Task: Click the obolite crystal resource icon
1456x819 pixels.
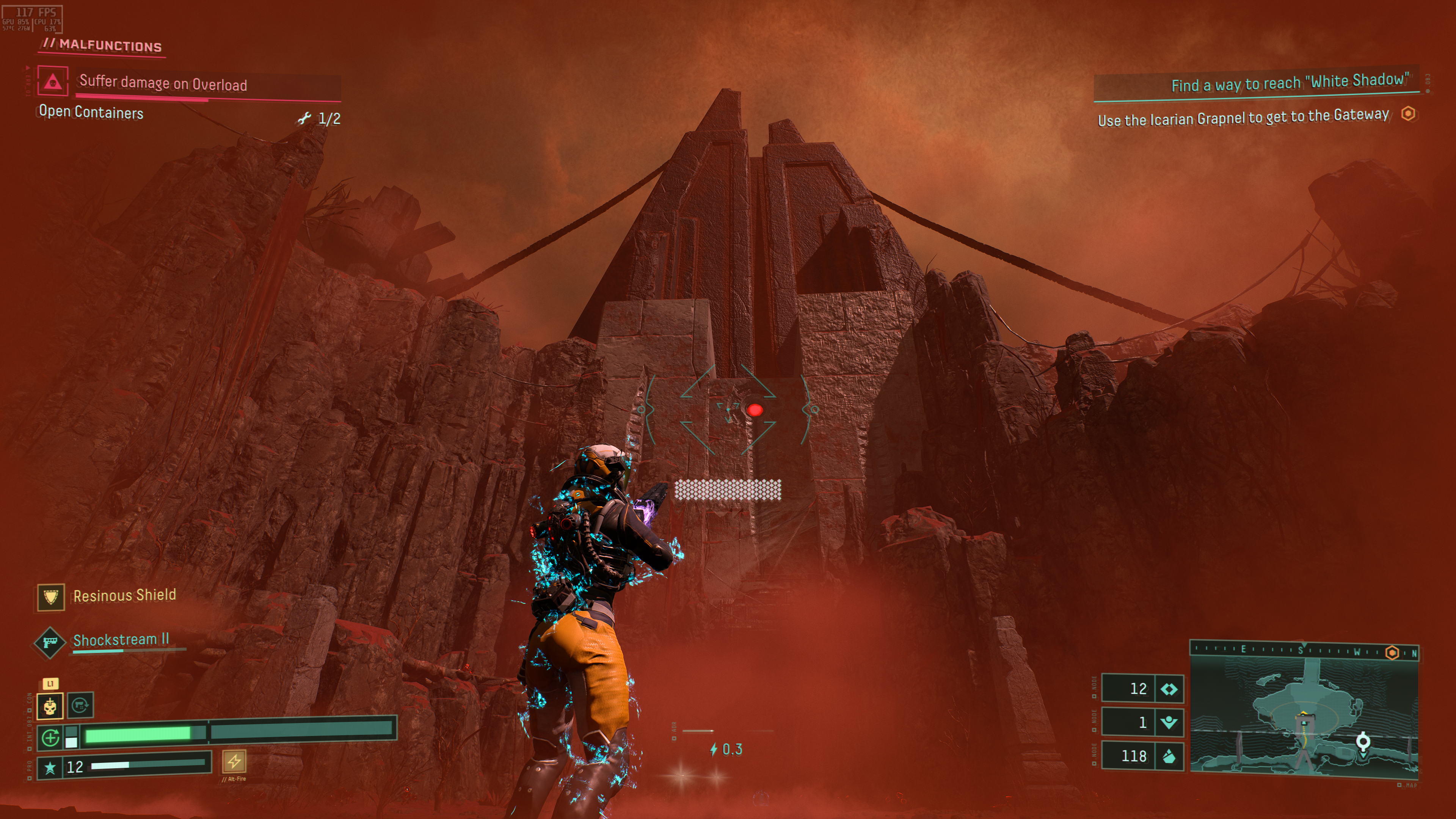Action: (1169, 756)
